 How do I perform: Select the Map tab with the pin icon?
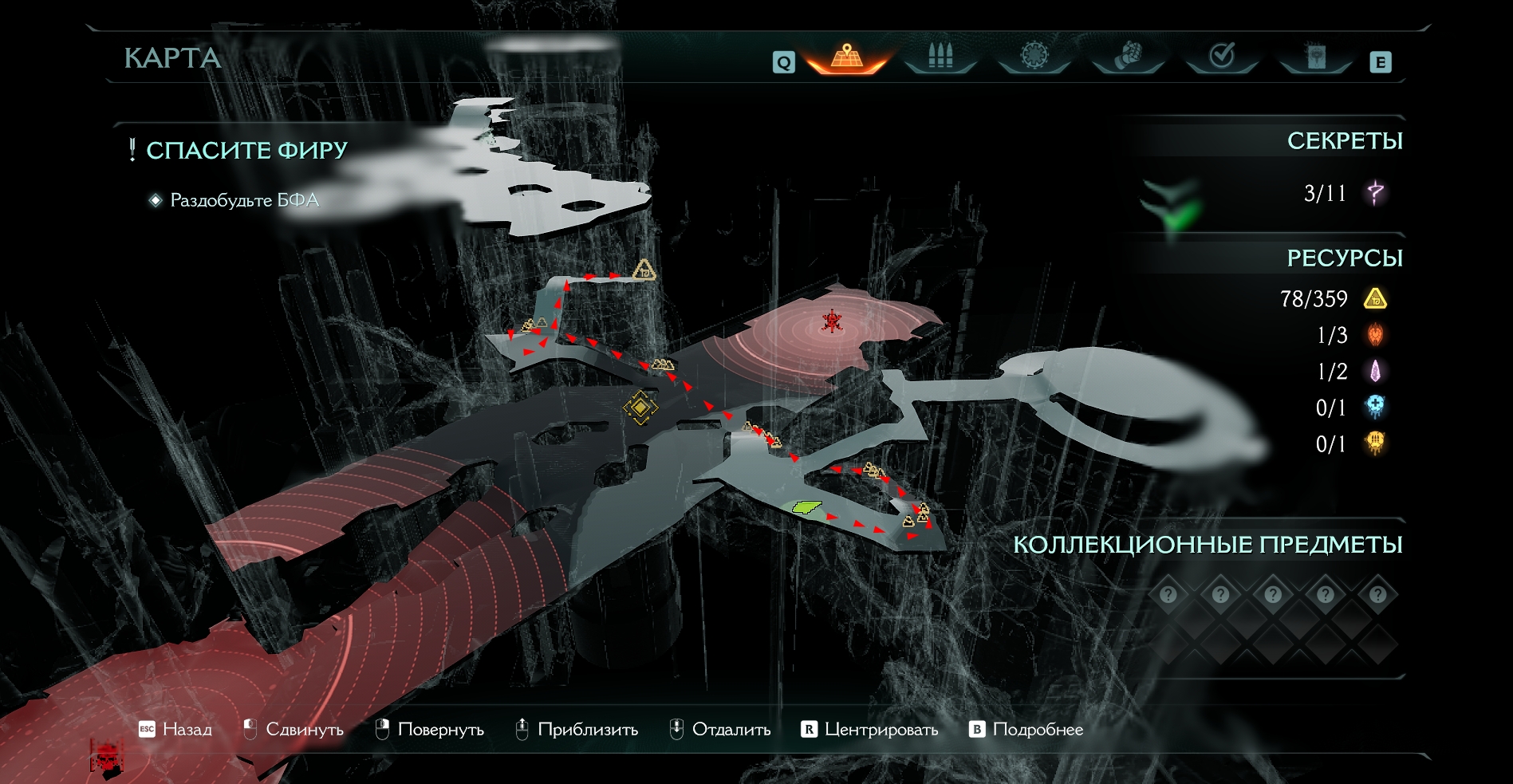846,57
